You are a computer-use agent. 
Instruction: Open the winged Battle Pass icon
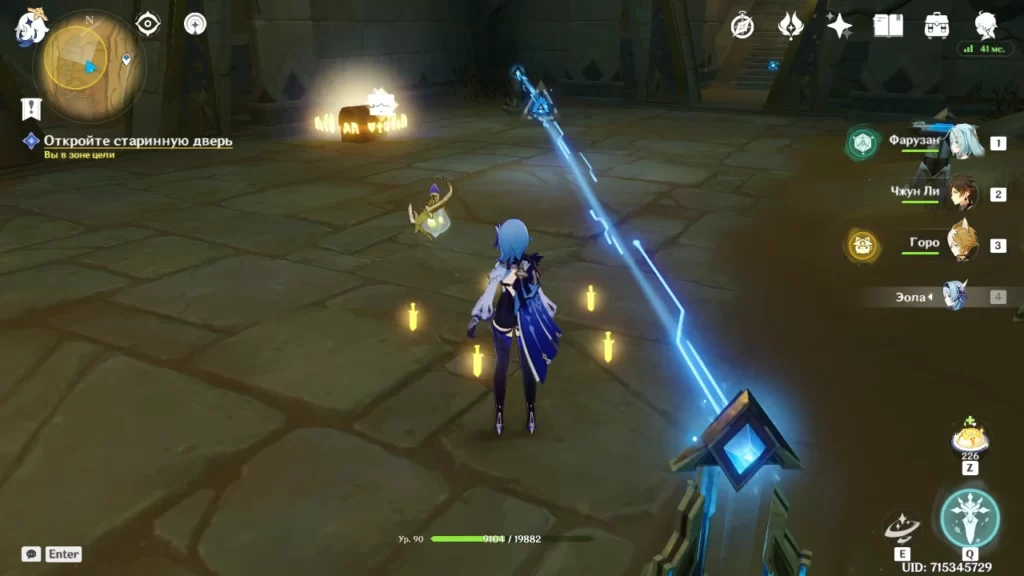point(791,25)
